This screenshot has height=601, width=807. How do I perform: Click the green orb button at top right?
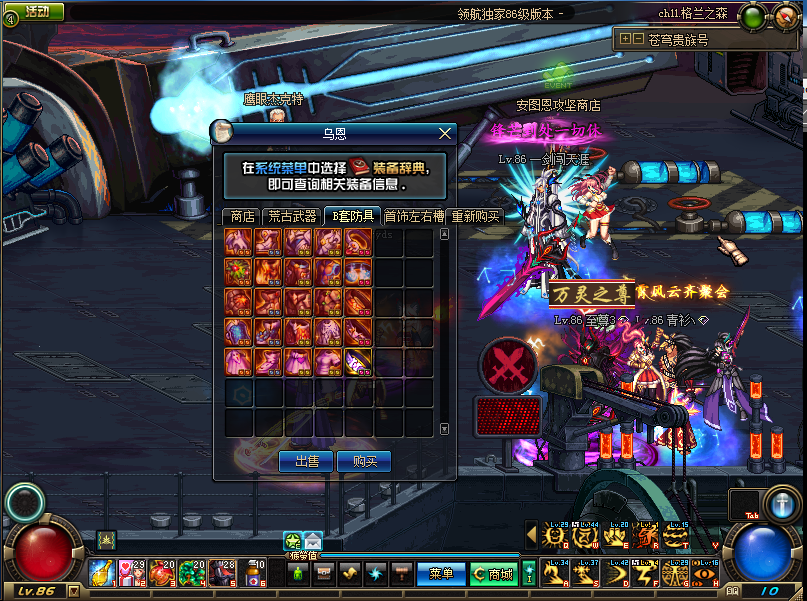753,17
